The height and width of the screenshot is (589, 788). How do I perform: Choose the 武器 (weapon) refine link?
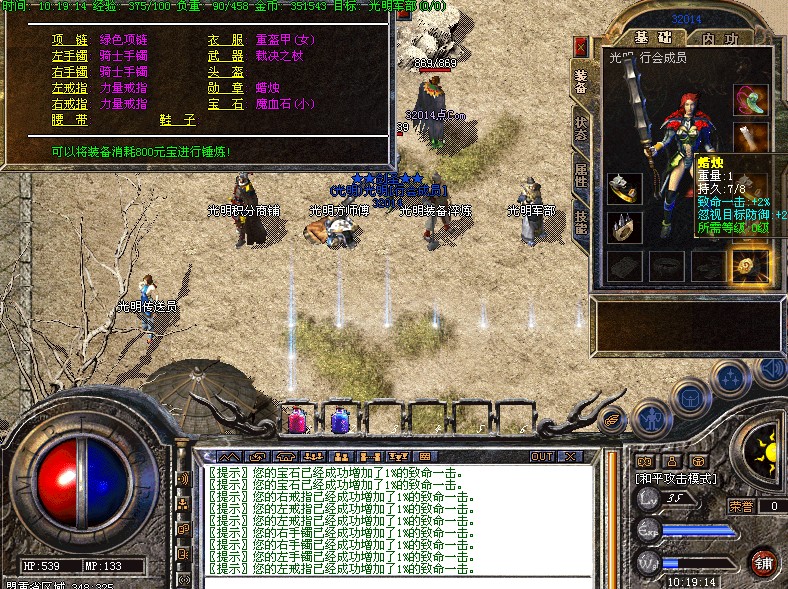coord(226,56)
